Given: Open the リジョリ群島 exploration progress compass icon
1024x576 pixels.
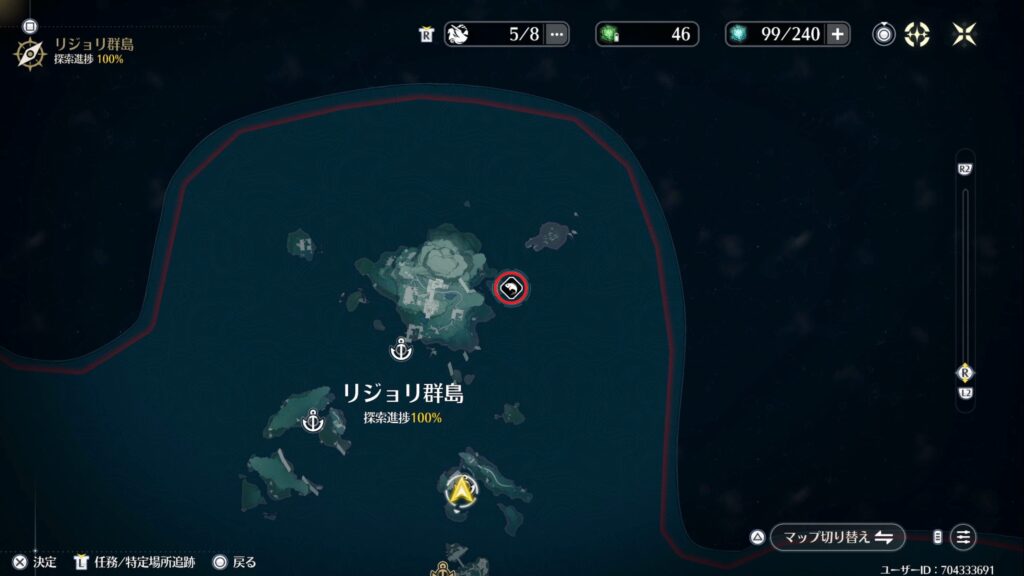Looking at the screenshot, I should [x=29, y=52].
